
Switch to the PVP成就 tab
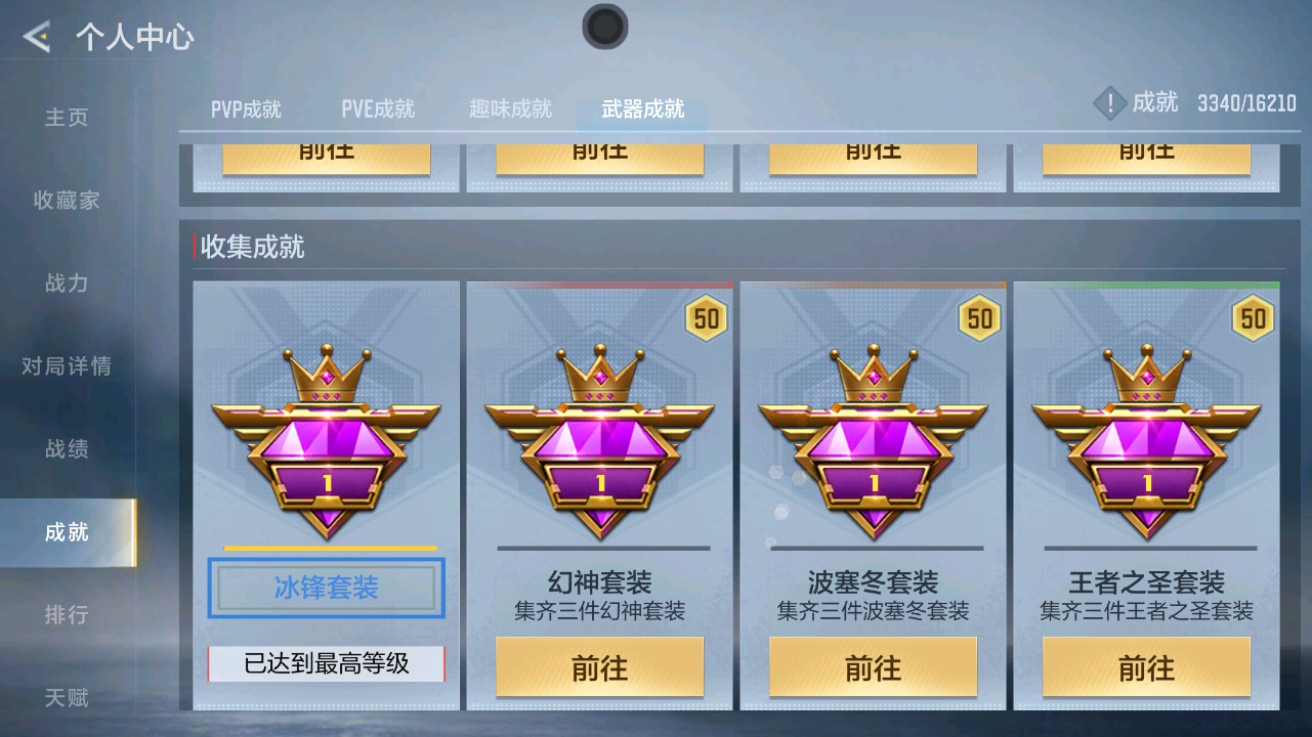[243, 110]
